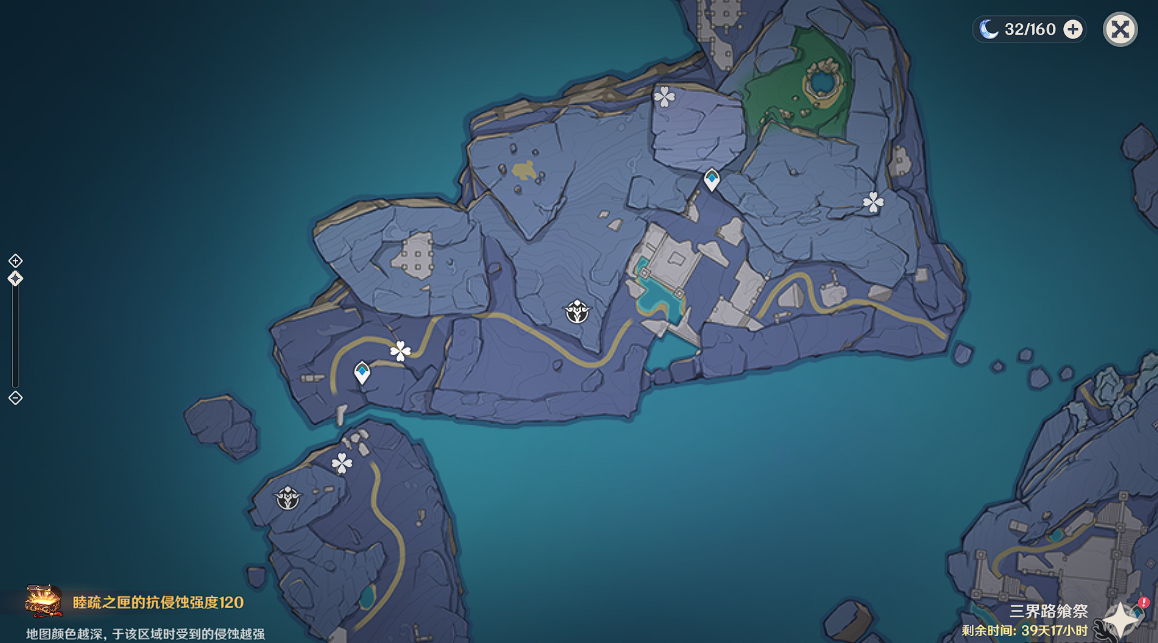Select the clover marker beside the green crater

[x=664, y=96]
